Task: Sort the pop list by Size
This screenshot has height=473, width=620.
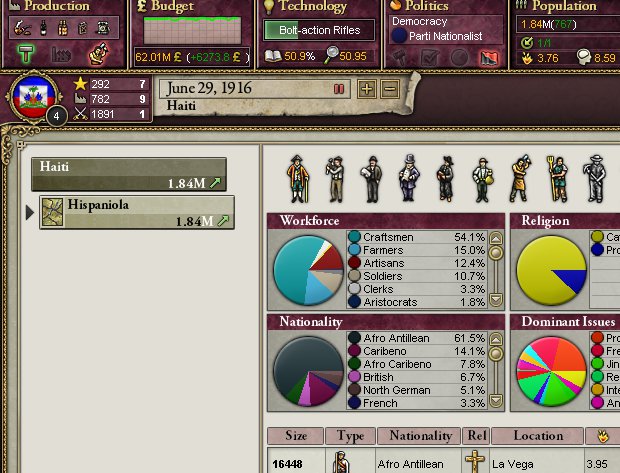Action: 296,436
